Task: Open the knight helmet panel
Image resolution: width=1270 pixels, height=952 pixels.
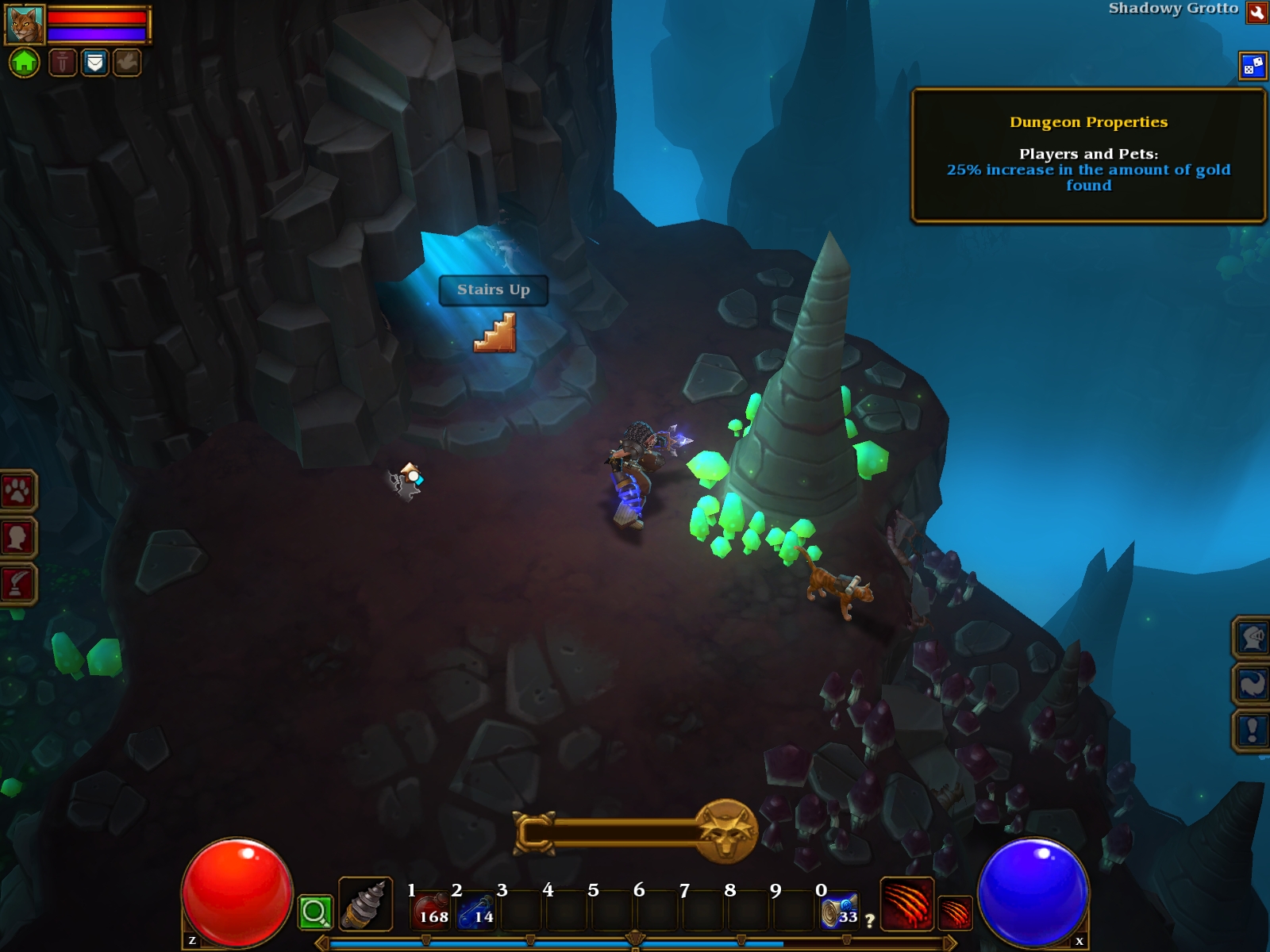Action: [x=1252, y=637]
